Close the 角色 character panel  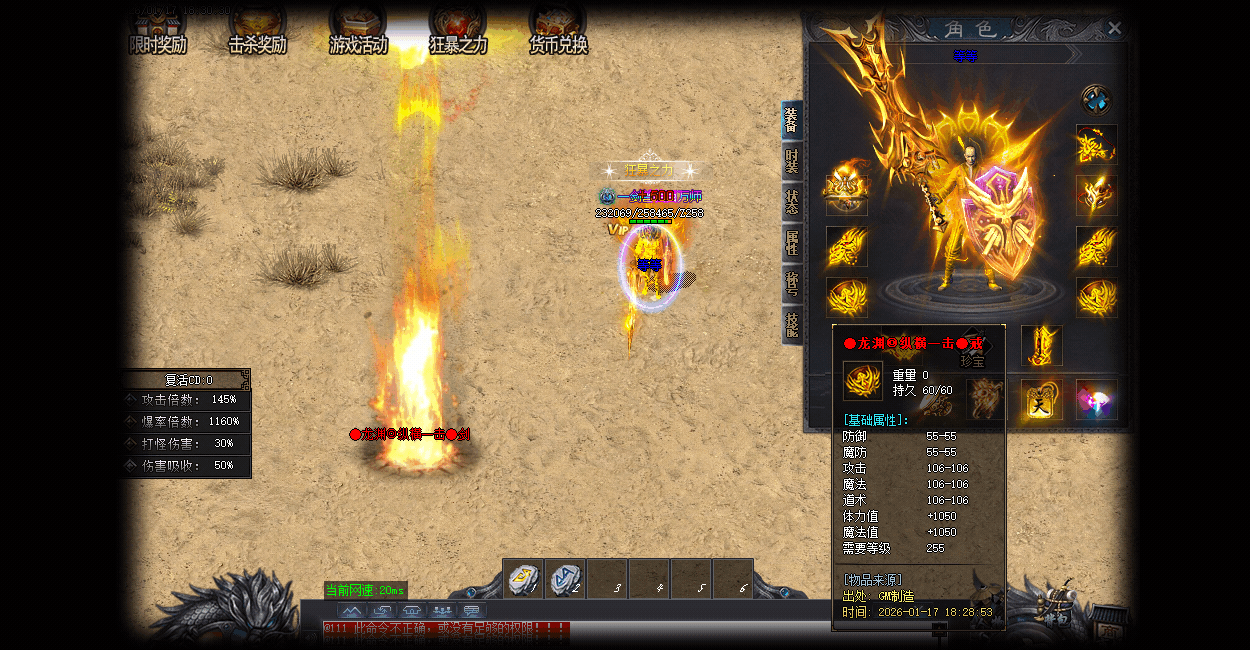pyautogui.click(x=1115, y=28)
